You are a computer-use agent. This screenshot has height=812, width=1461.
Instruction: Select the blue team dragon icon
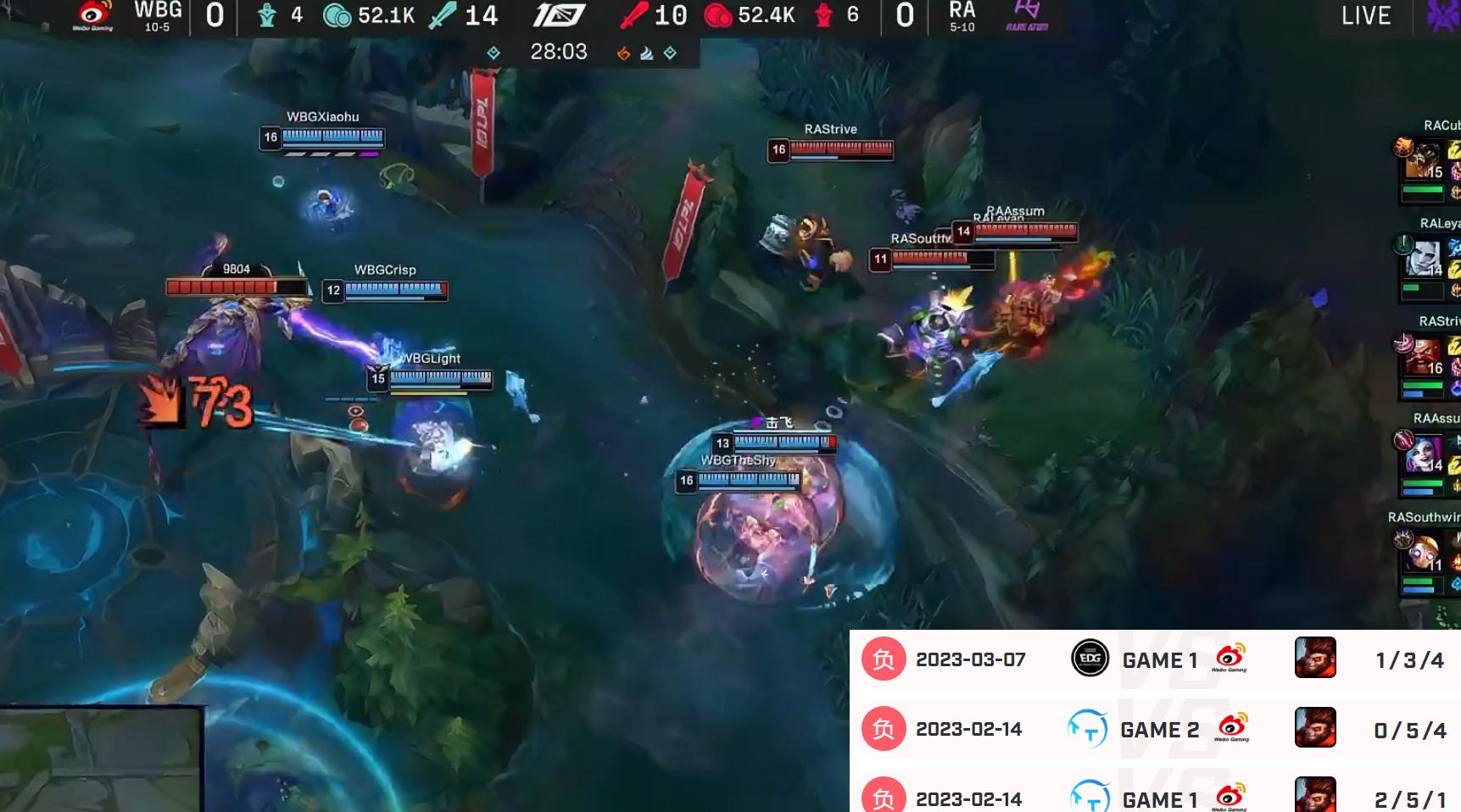coord(266,15)
